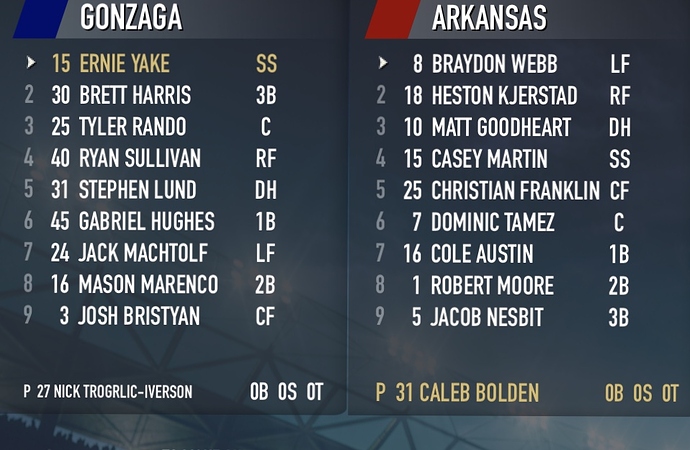Pick Ryan Sullivan in the batting order

tap(140, 159)
